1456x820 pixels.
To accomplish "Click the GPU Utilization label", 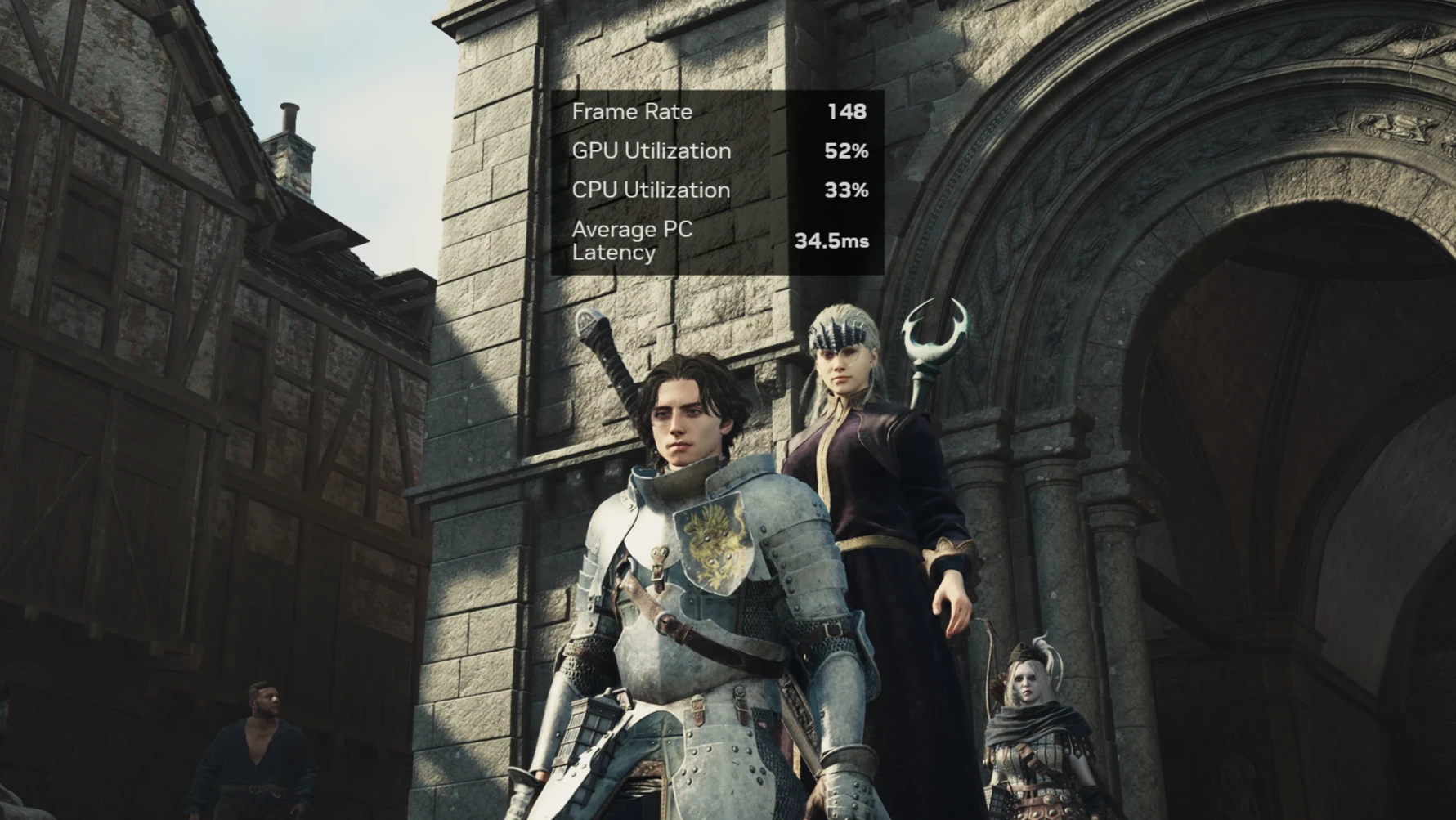I will tap(652, 150).
